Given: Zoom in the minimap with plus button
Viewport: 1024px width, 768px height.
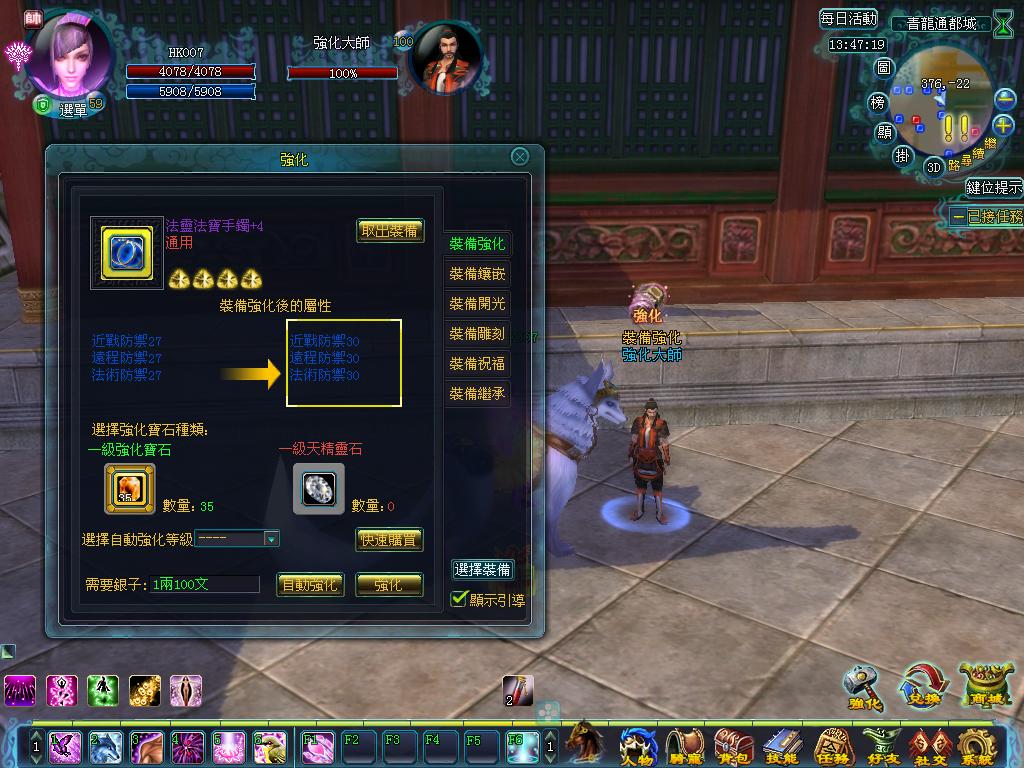Looking at the screenshot, I should click(1004, 125).
